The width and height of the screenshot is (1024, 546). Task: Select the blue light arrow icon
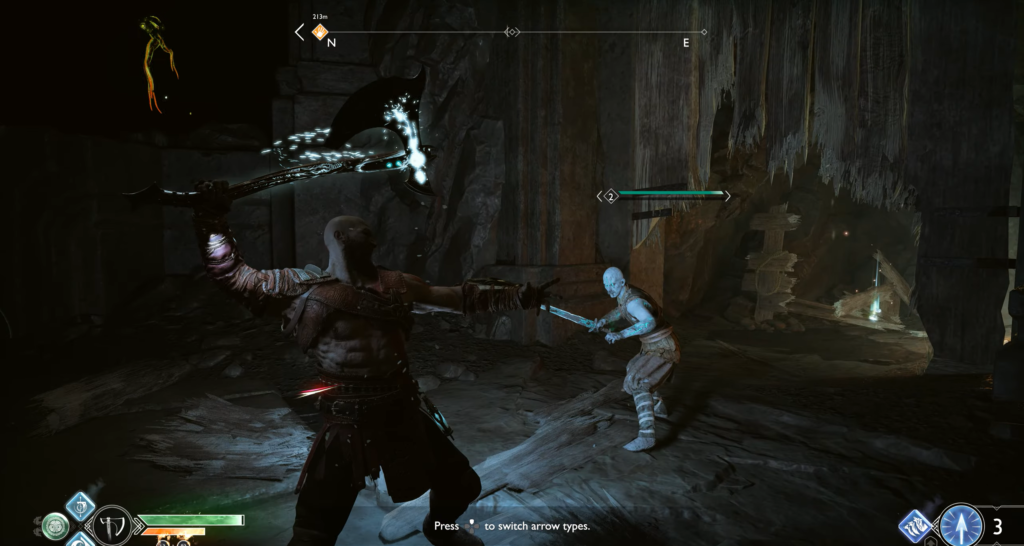pos(960,525)
